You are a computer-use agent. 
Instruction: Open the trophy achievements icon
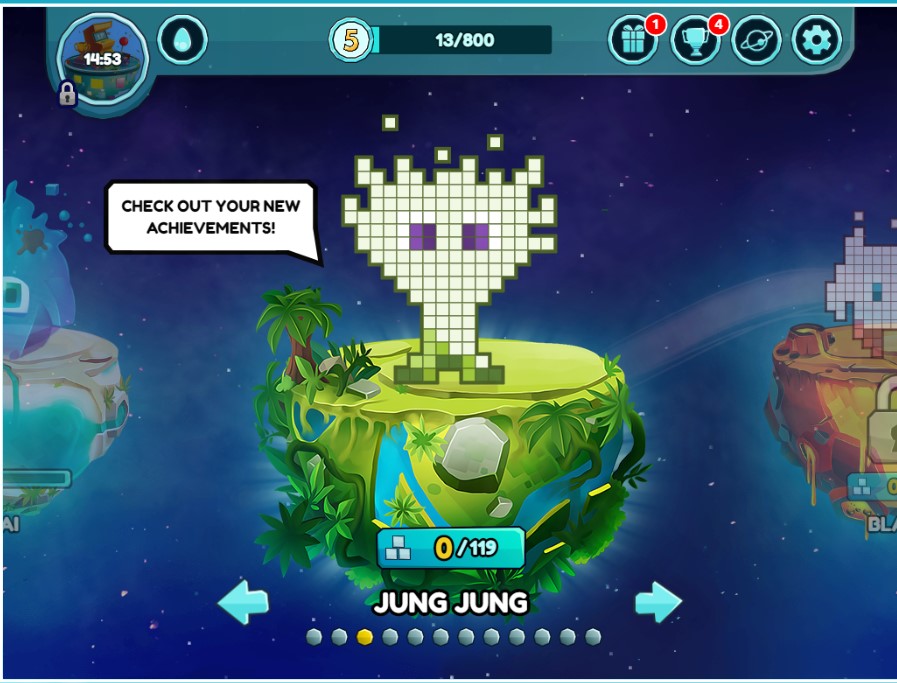[694, 41]
